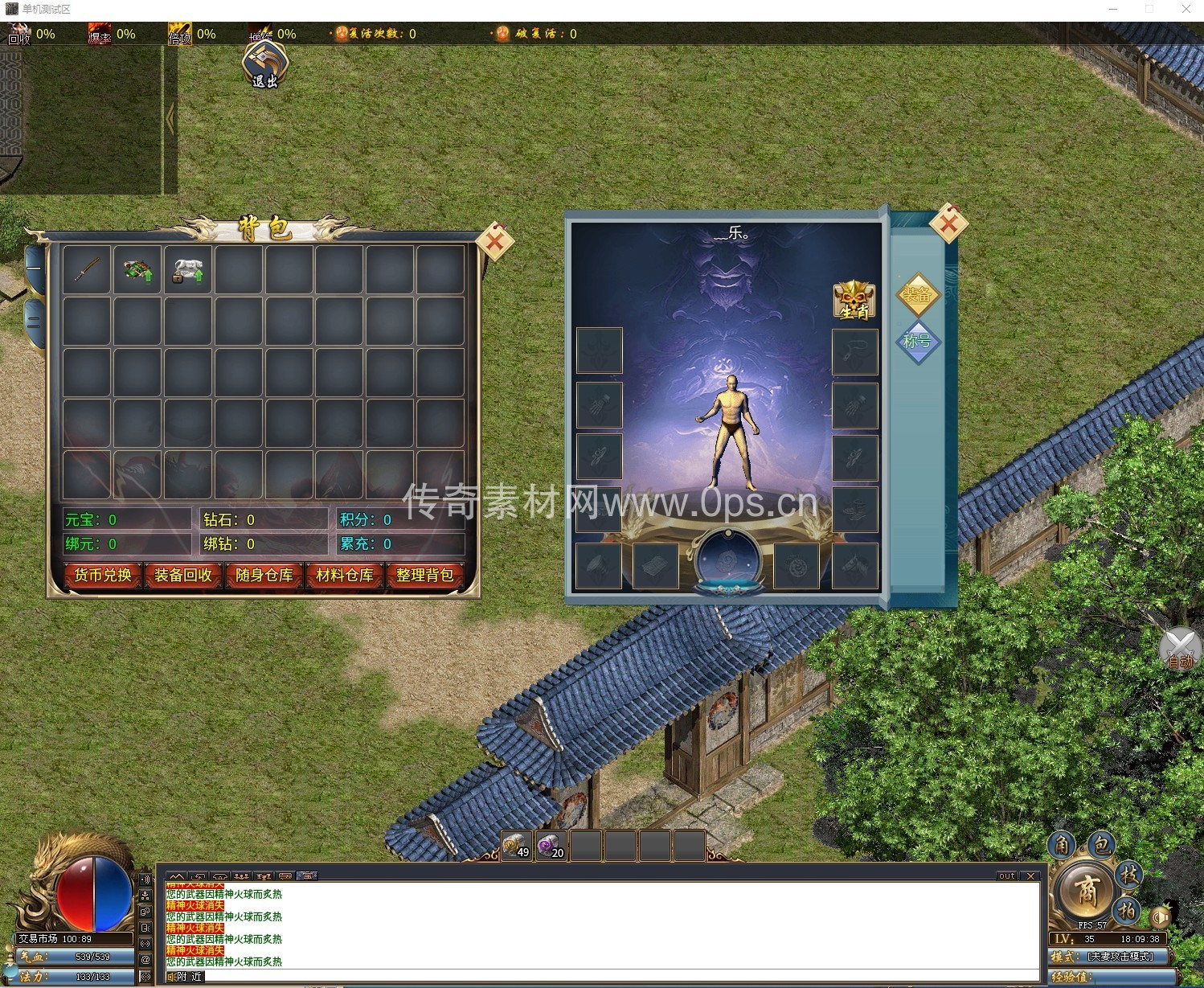This screenshot has width=1204, height=988.
Task: Select the locked white beast item
Action: (187, 269)
